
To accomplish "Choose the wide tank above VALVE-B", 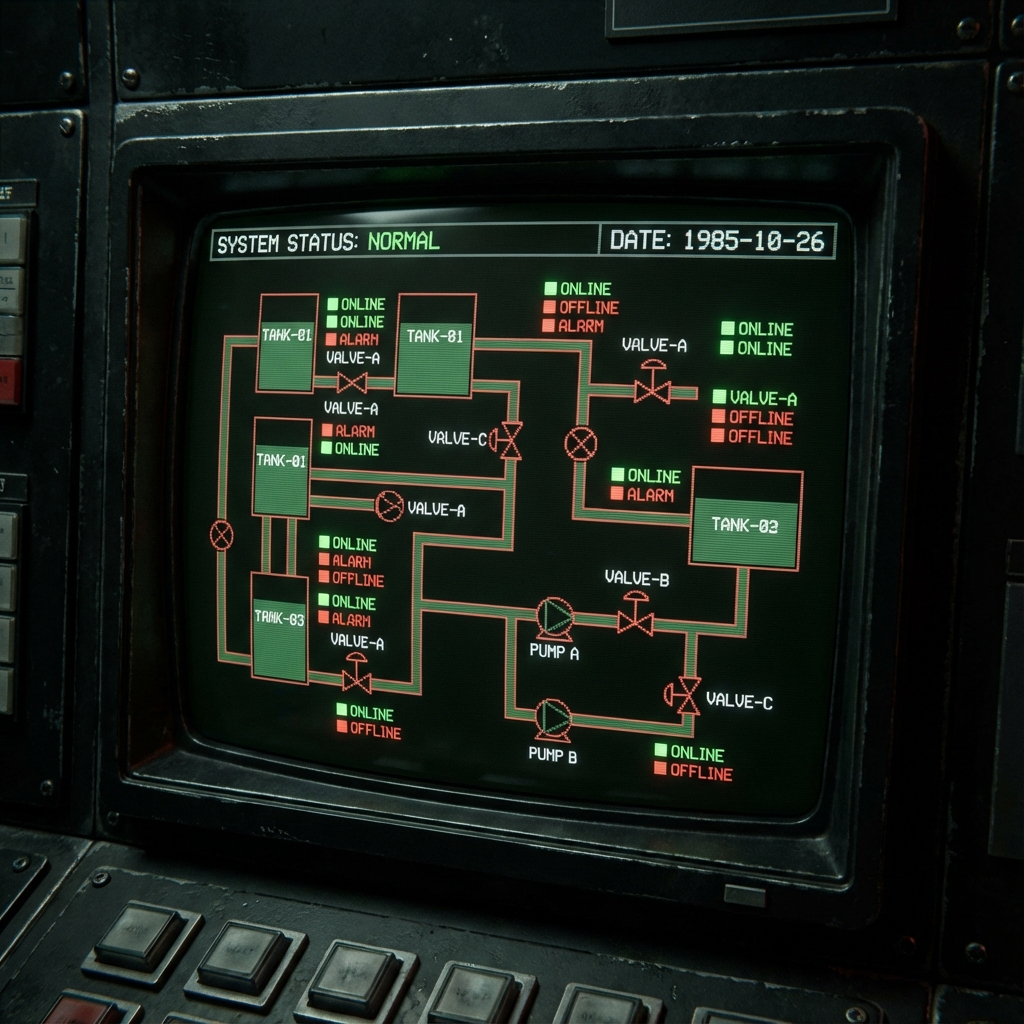I will pyautogui.click(x=746, y=518).
